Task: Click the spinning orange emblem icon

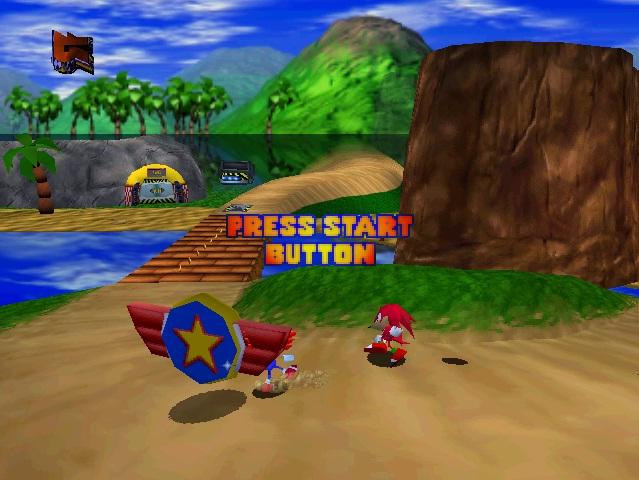Action: point(73,52)
